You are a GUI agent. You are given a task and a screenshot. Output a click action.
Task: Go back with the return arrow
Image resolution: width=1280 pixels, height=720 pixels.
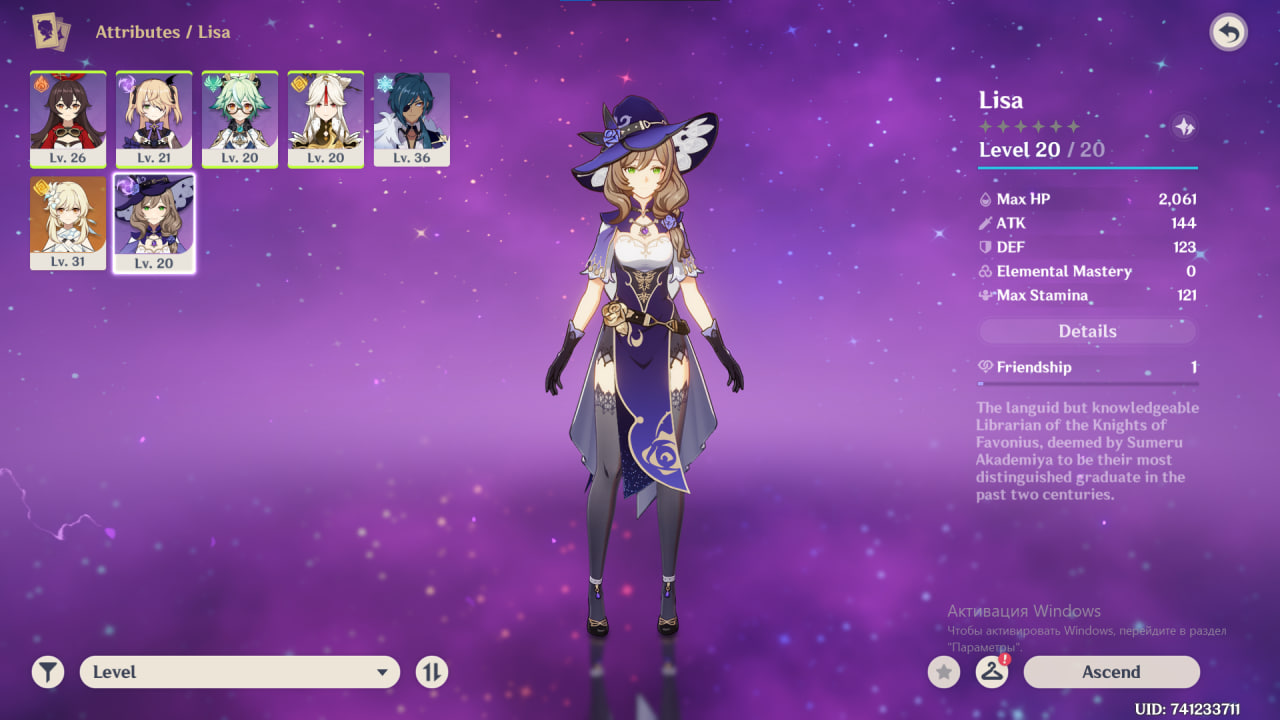click(1228, 33)
